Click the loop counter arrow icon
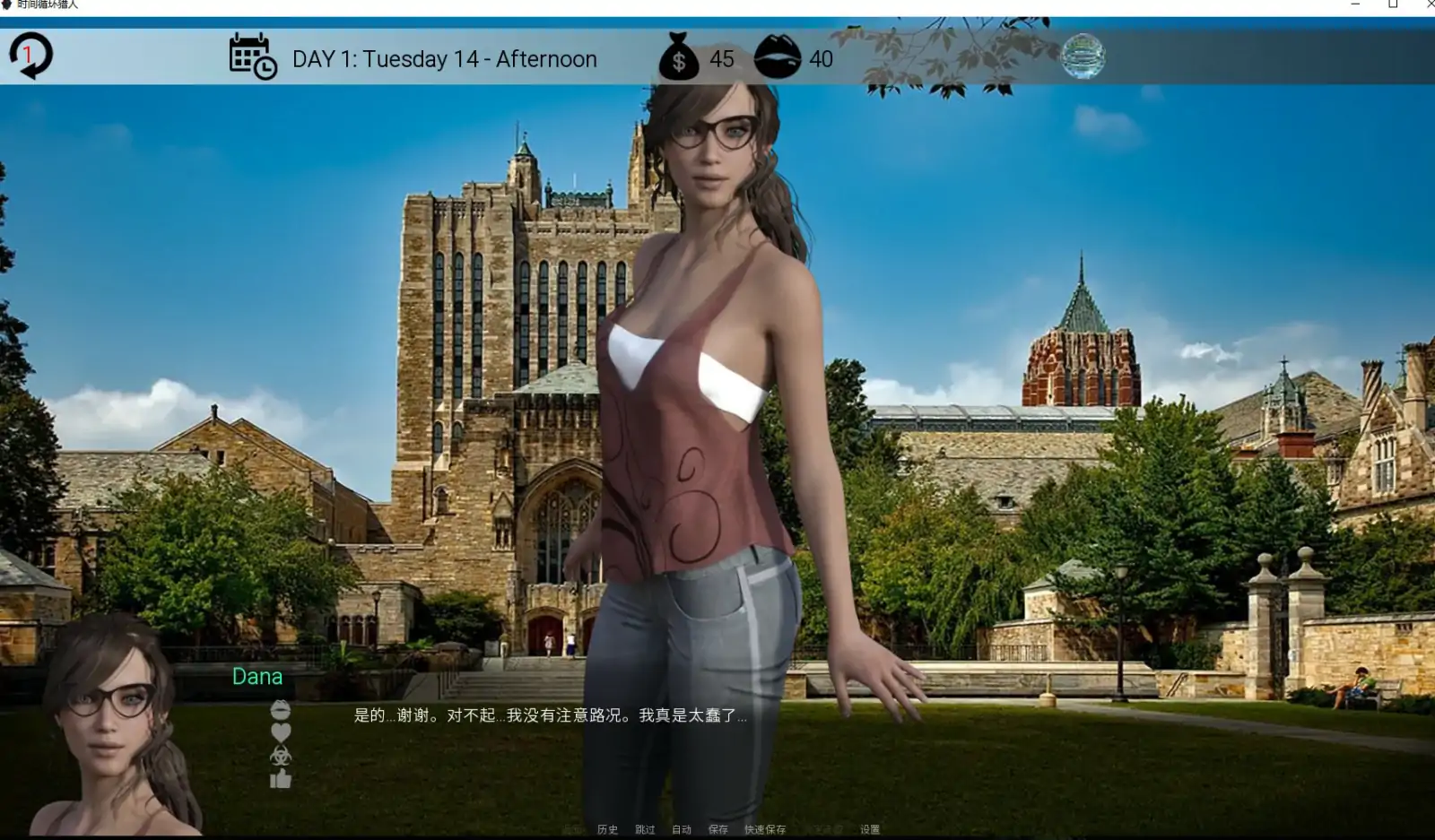The height and width of the screenshot is (840, 1435). (30, 56)
